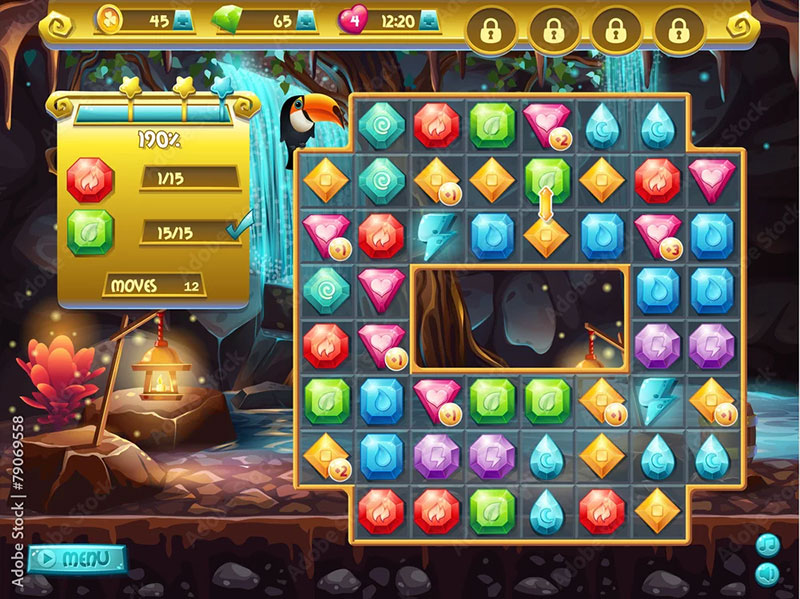Refill lives with the heart plus button
This screenshot has width=800, height=599.
pyautogui.click(x=429, y=20)
